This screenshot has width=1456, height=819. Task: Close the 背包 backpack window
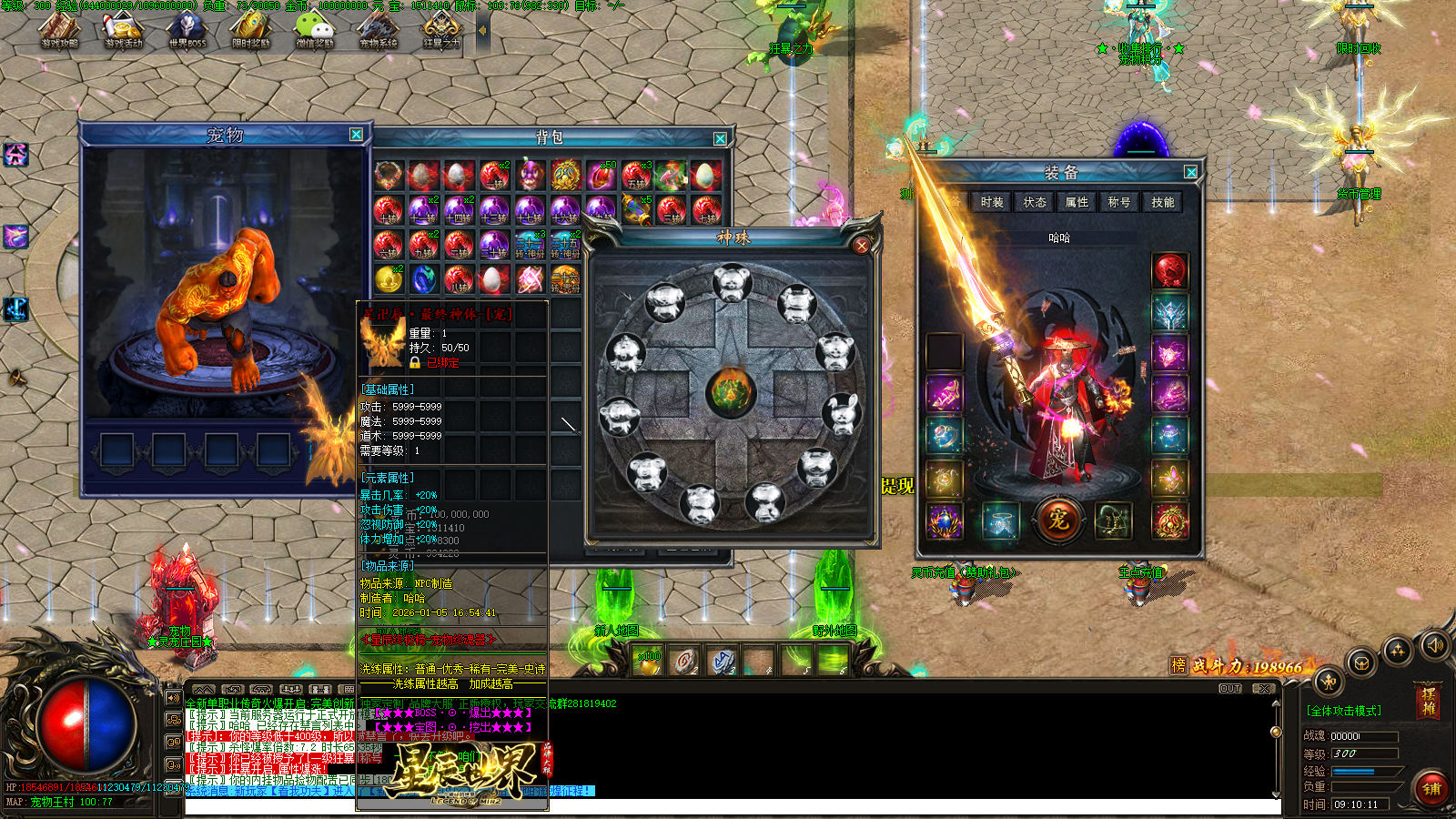point(720,138)
